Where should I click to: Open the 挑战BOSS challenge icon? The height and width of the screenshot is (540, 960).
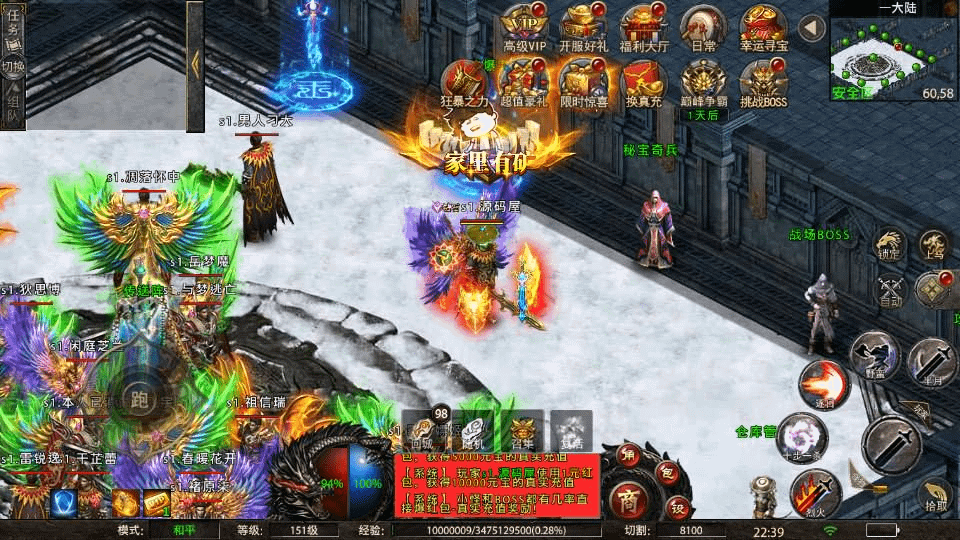pos(762,81)
